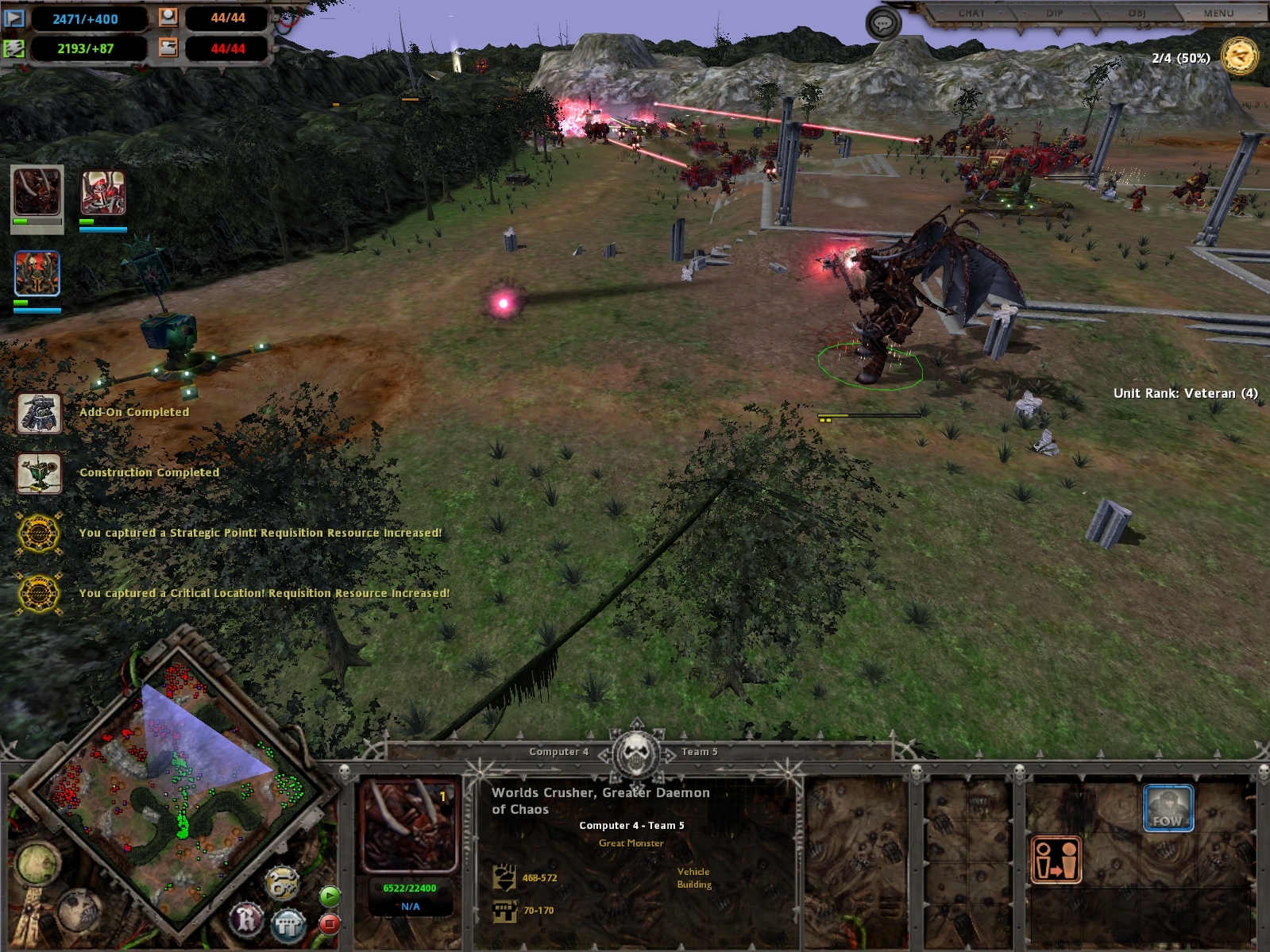Toggle the FOW fog of war button

1168,807
